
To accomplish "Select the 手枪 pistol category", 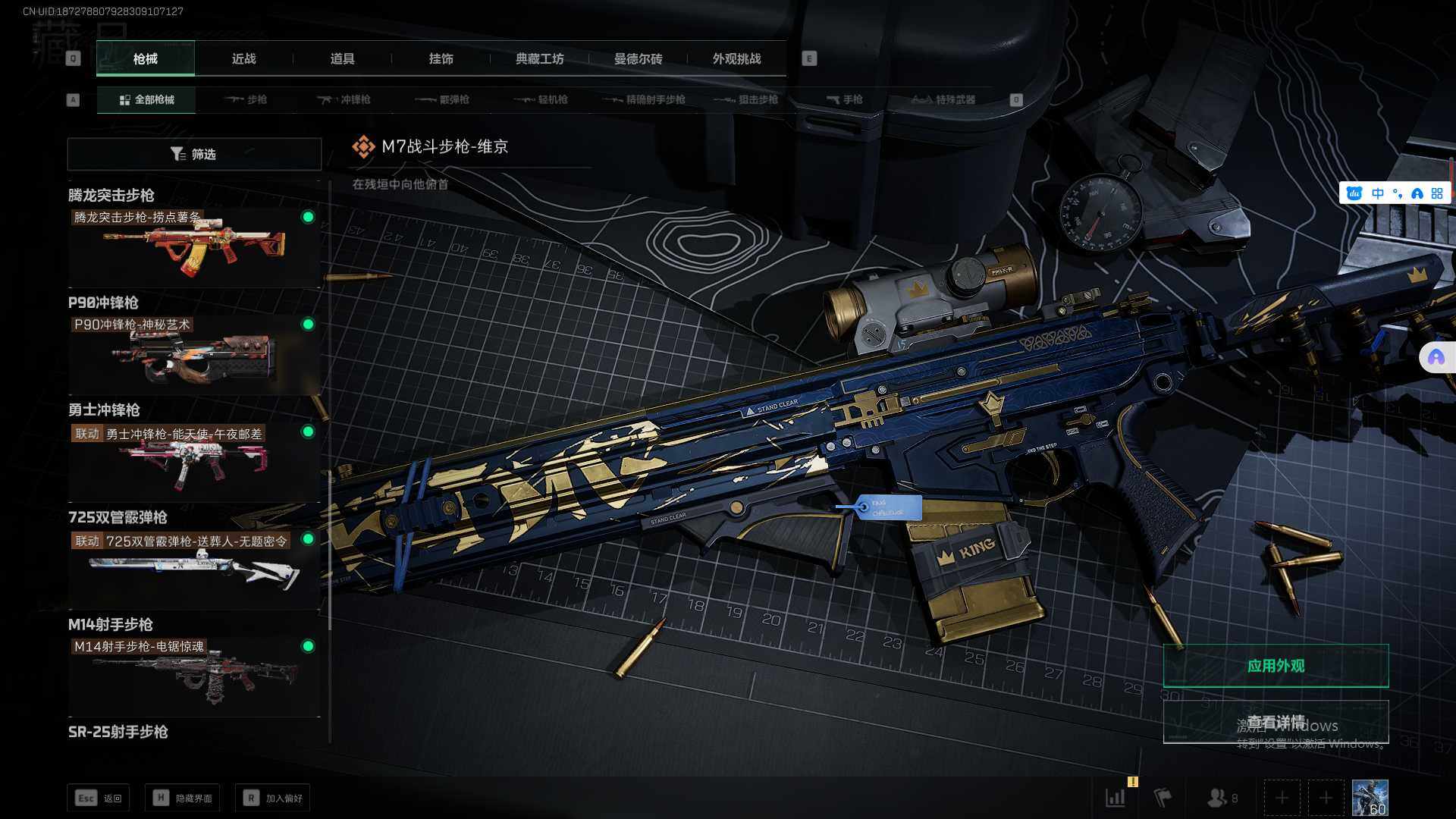I will pyautogui.click(x=844, y=99).
